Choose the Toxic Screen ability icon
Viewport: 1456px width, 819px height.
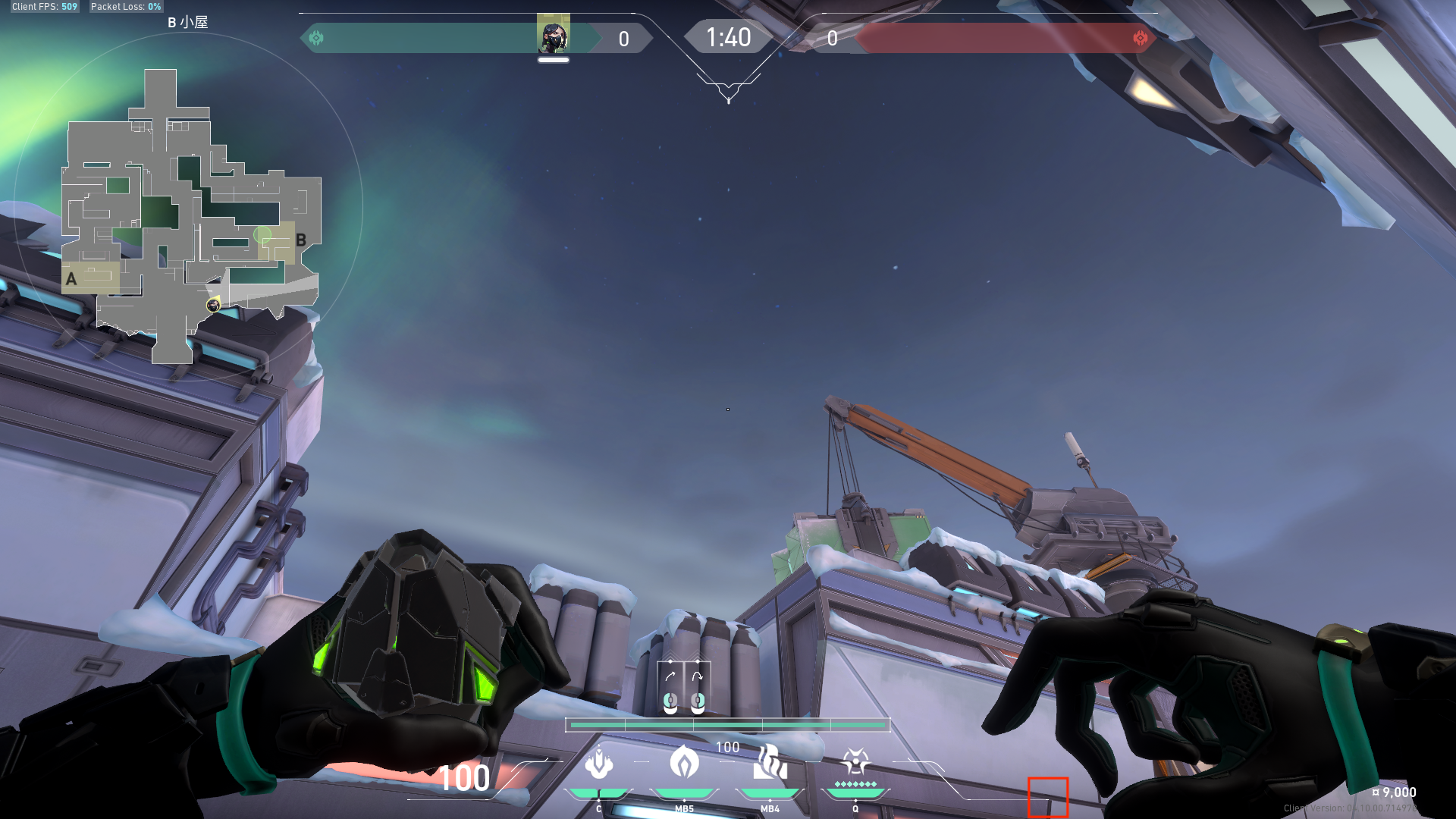click(x=770, y=762)
